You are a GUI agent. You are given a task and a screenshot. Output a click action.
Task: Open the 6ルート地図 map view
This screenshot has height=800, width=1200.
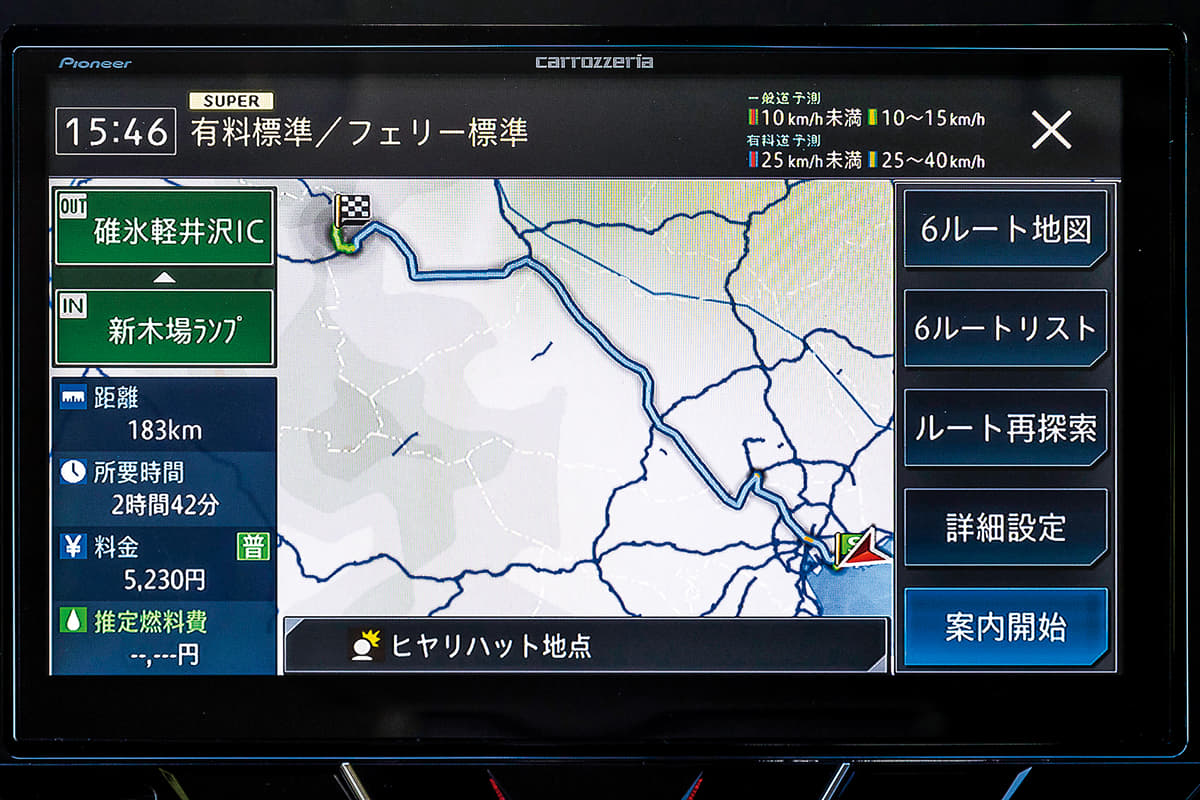[x=1005, y=229]
